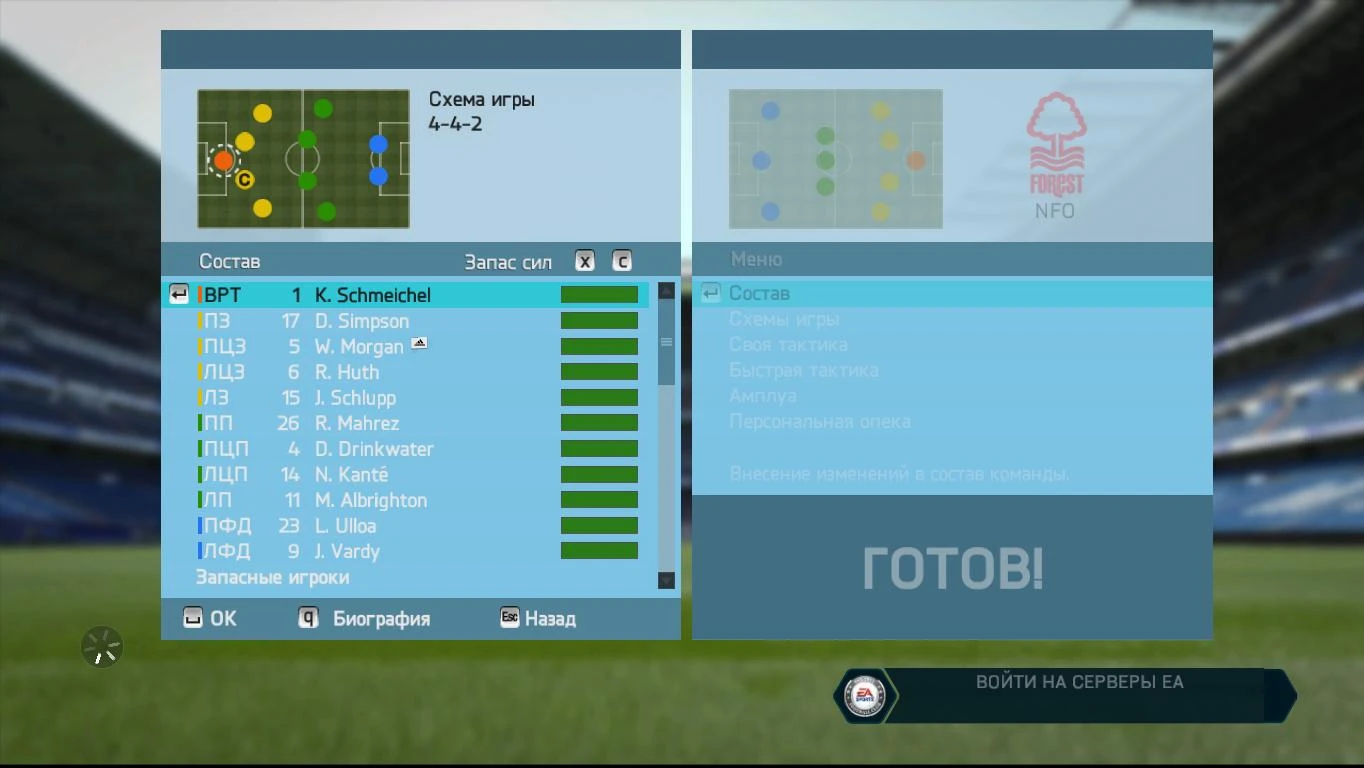
Task: Select the X set-piece icon in the Запас сил header
Action: tap(584, 260)
